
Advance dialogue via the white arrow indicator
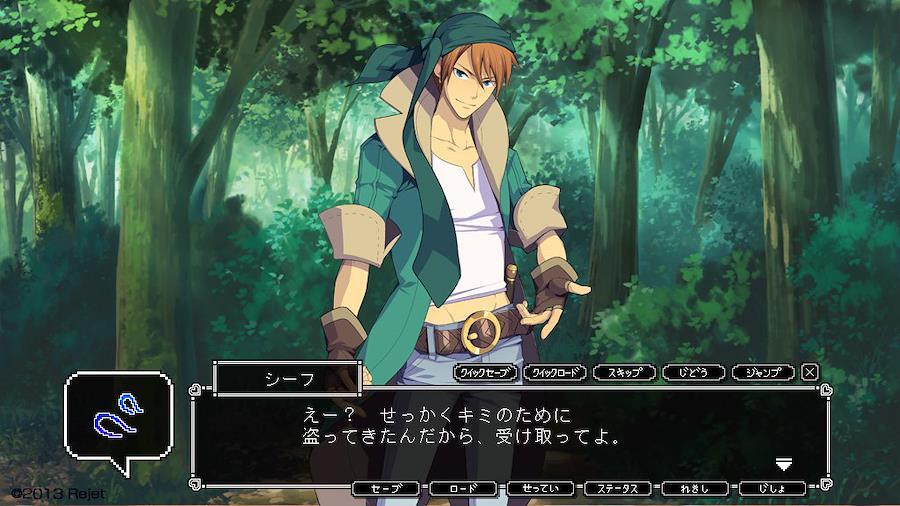click(x=785, y=464)
